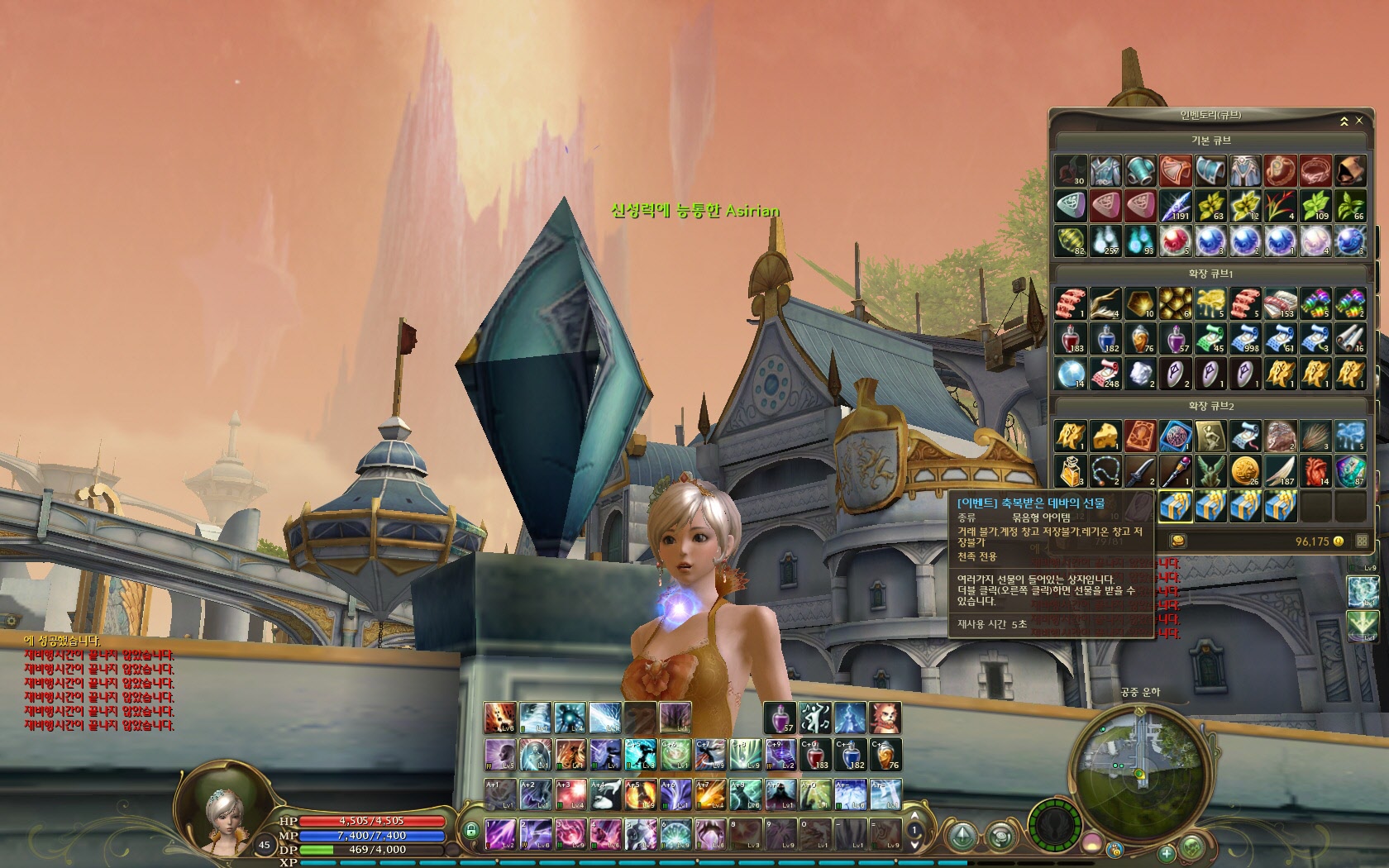Viewport: 1389px width, 868px height.
Task: Open the highlighted blue gift box
Action: pyautogui.click(x=1176, y=505)
